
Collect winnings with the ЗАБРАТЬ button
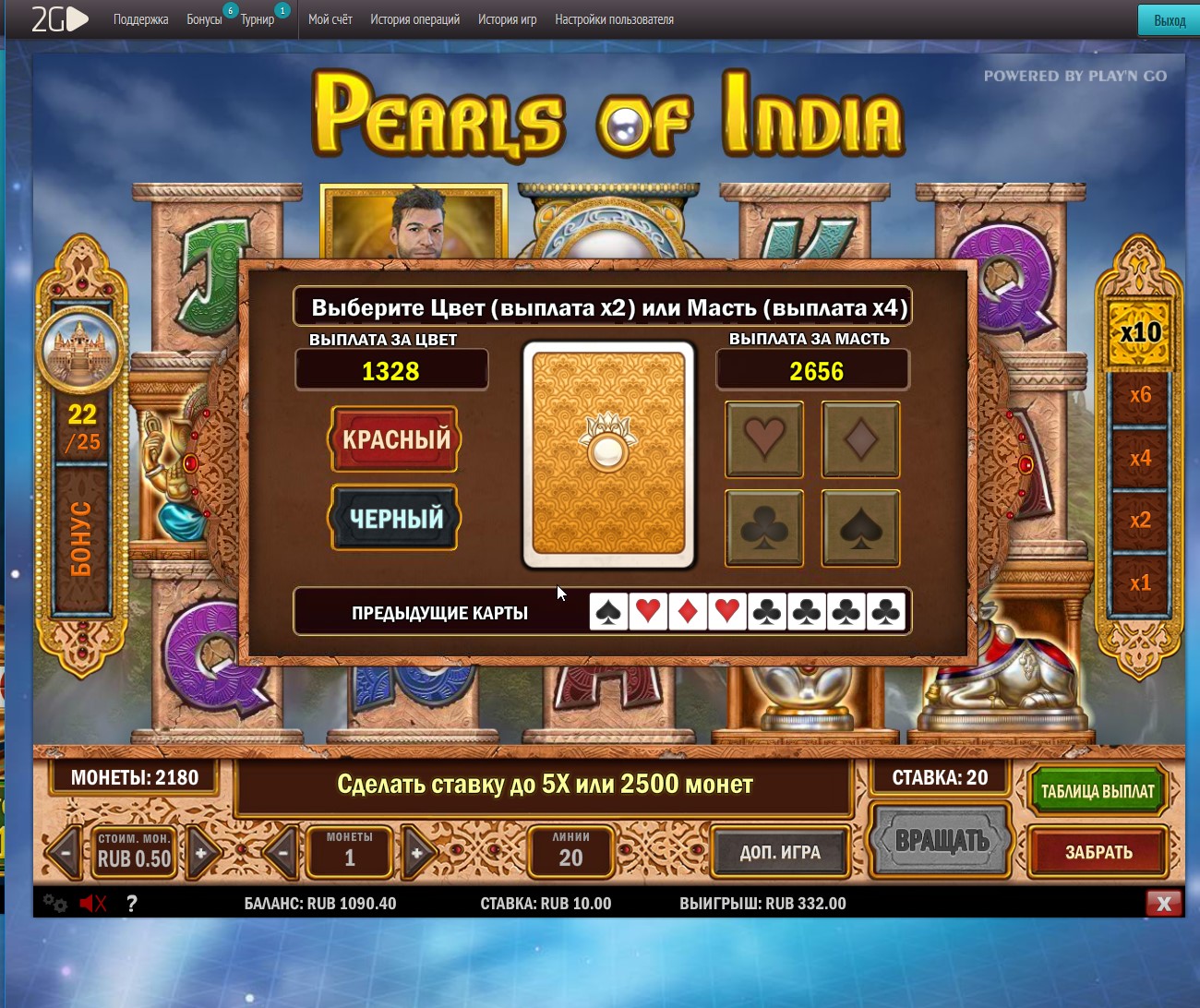pos(1098,852)
